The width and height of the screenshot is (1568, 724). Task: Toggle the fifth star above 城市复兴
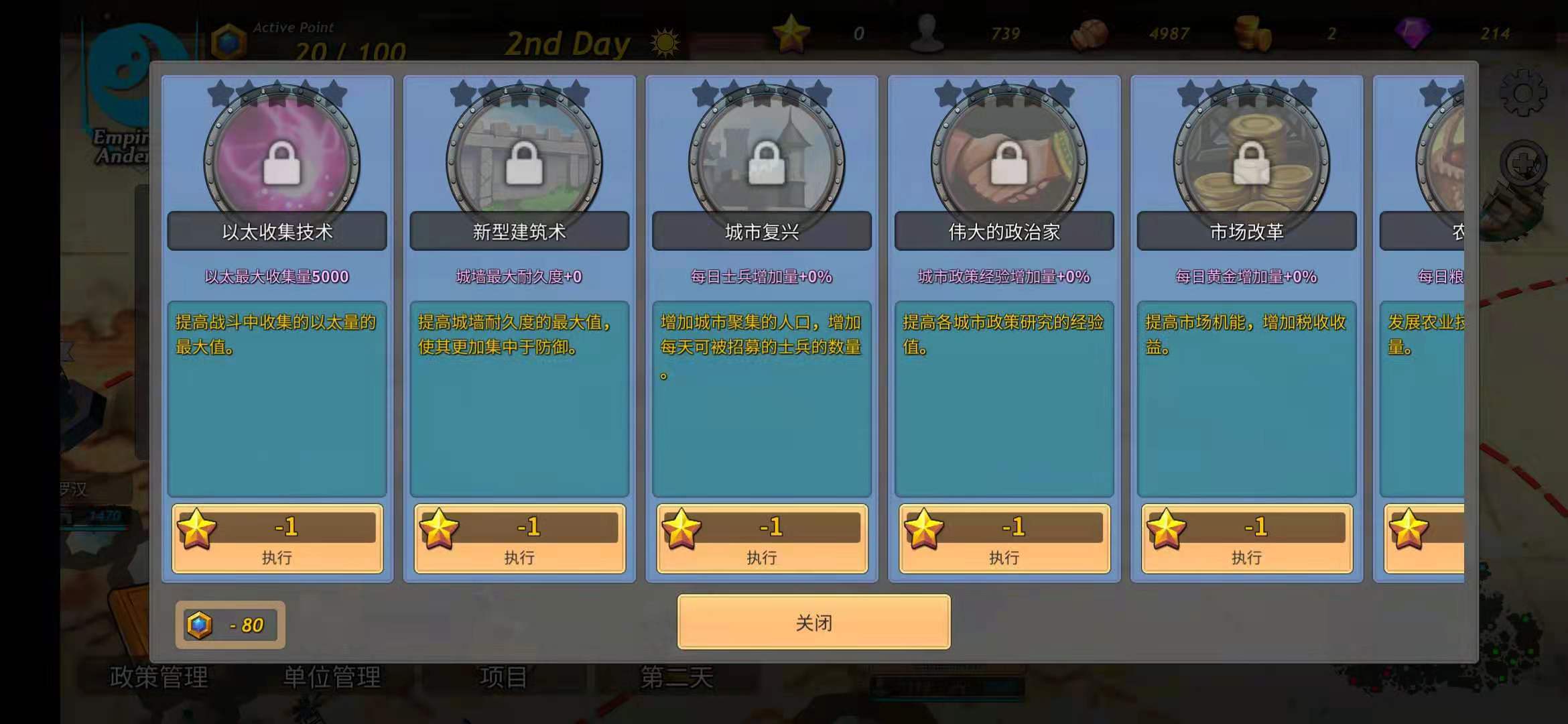(x=818, y=94)
